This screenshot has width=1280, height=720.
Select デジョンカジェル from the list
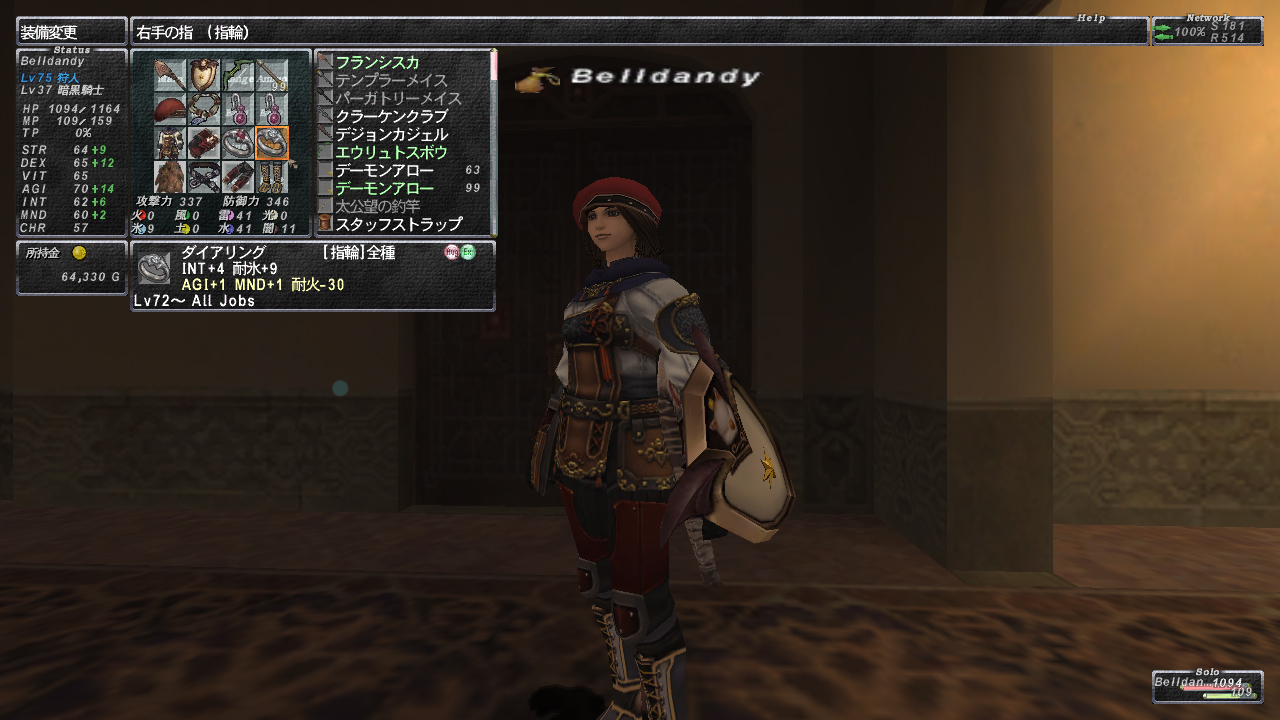[x=391, y=134]
